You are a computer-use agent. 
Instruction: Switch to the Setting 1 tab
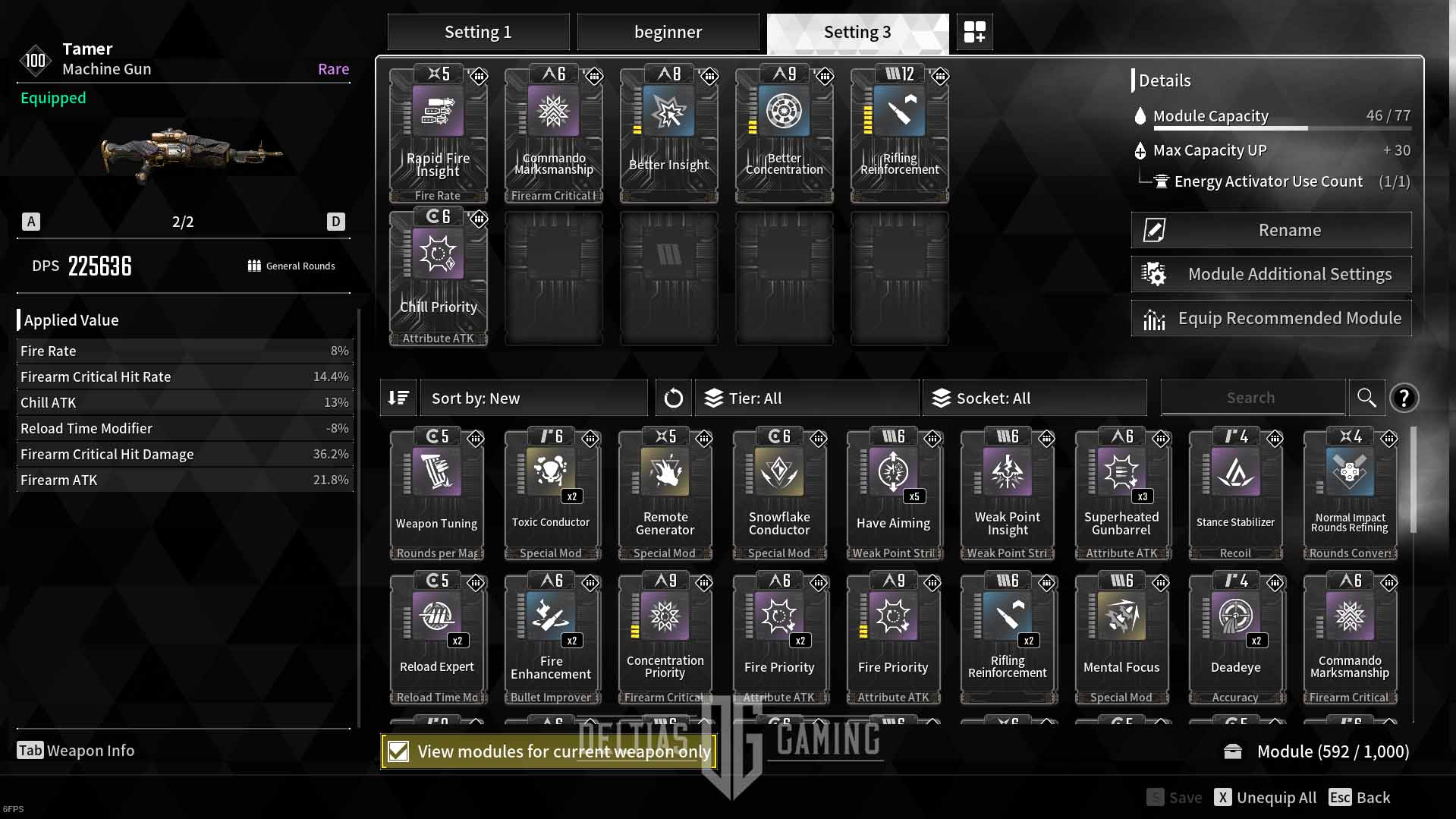click(x=478, y=33)
